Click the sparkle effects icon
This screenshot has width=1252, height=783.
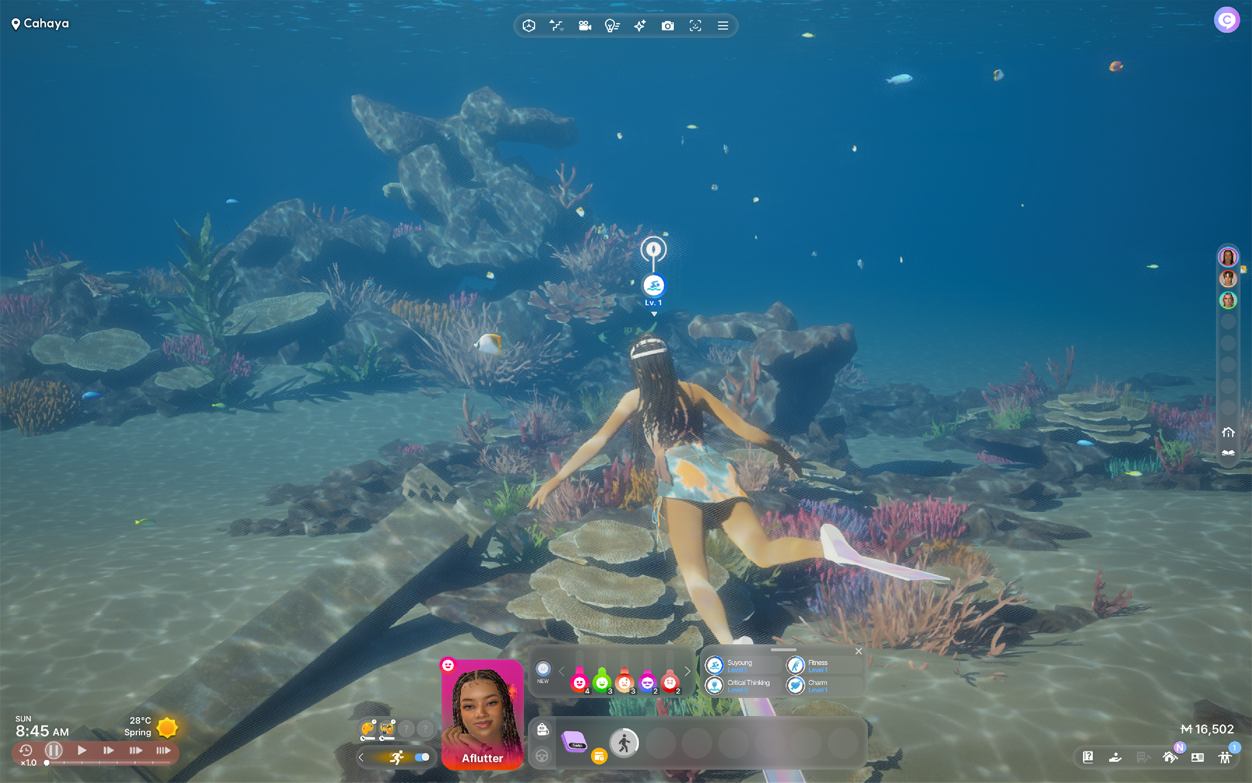(x=640, y=26)
